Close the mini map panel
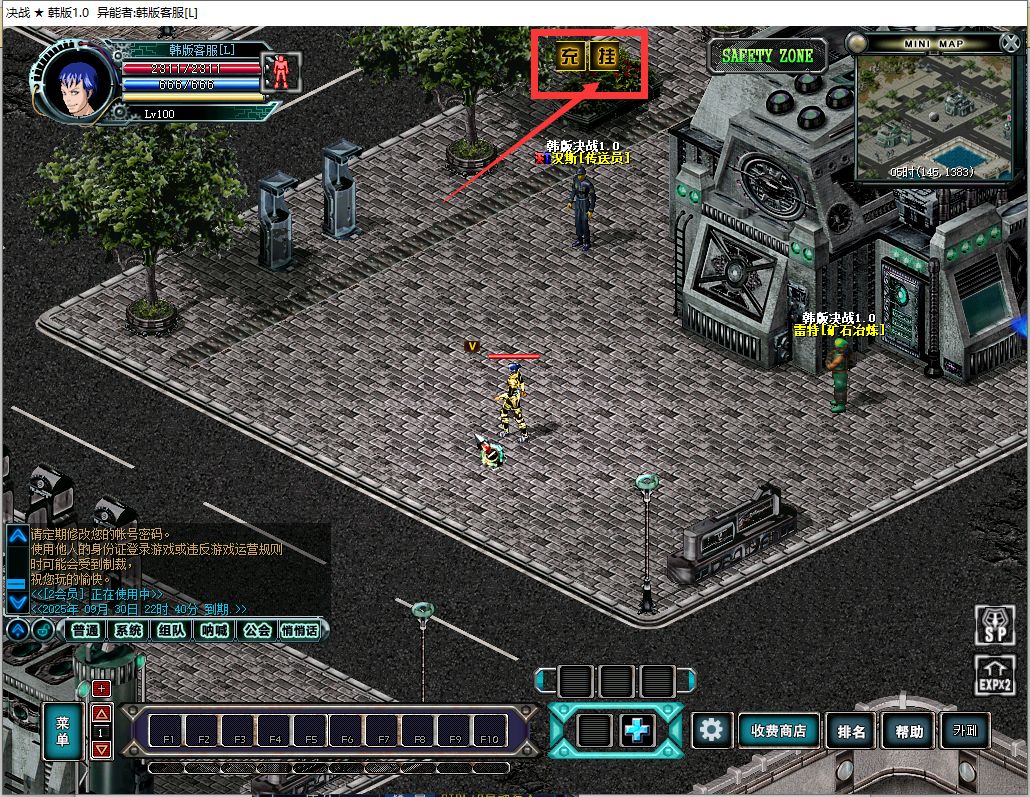This screenshot has width=1030, height=797. [1008, 43]
